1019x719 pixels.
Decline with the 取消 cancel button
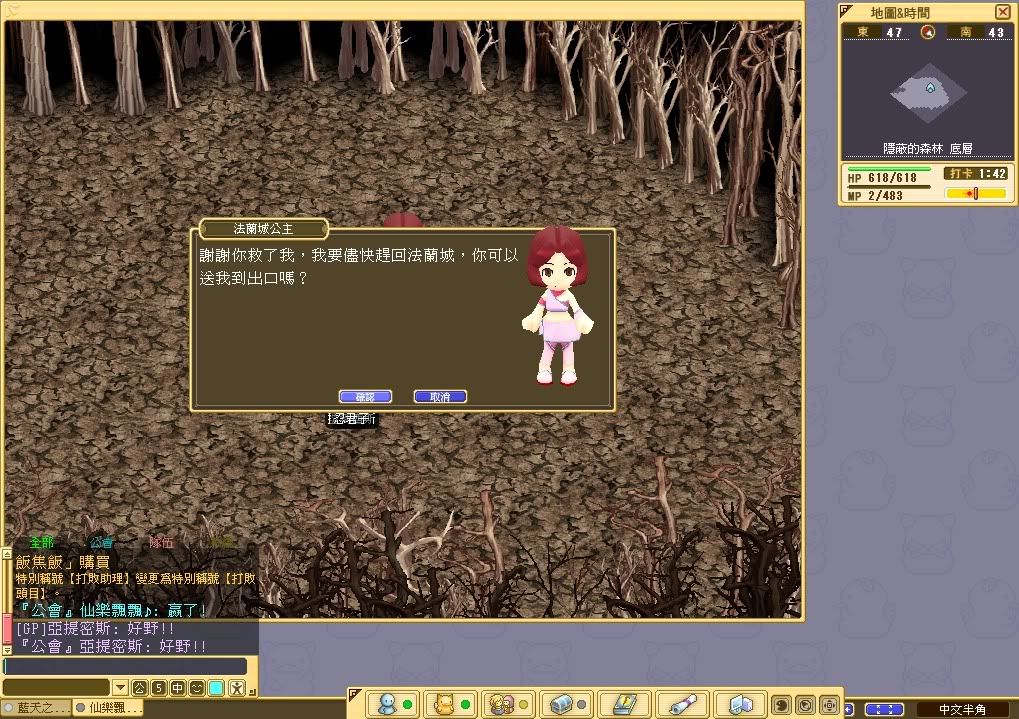click(440, 397)
